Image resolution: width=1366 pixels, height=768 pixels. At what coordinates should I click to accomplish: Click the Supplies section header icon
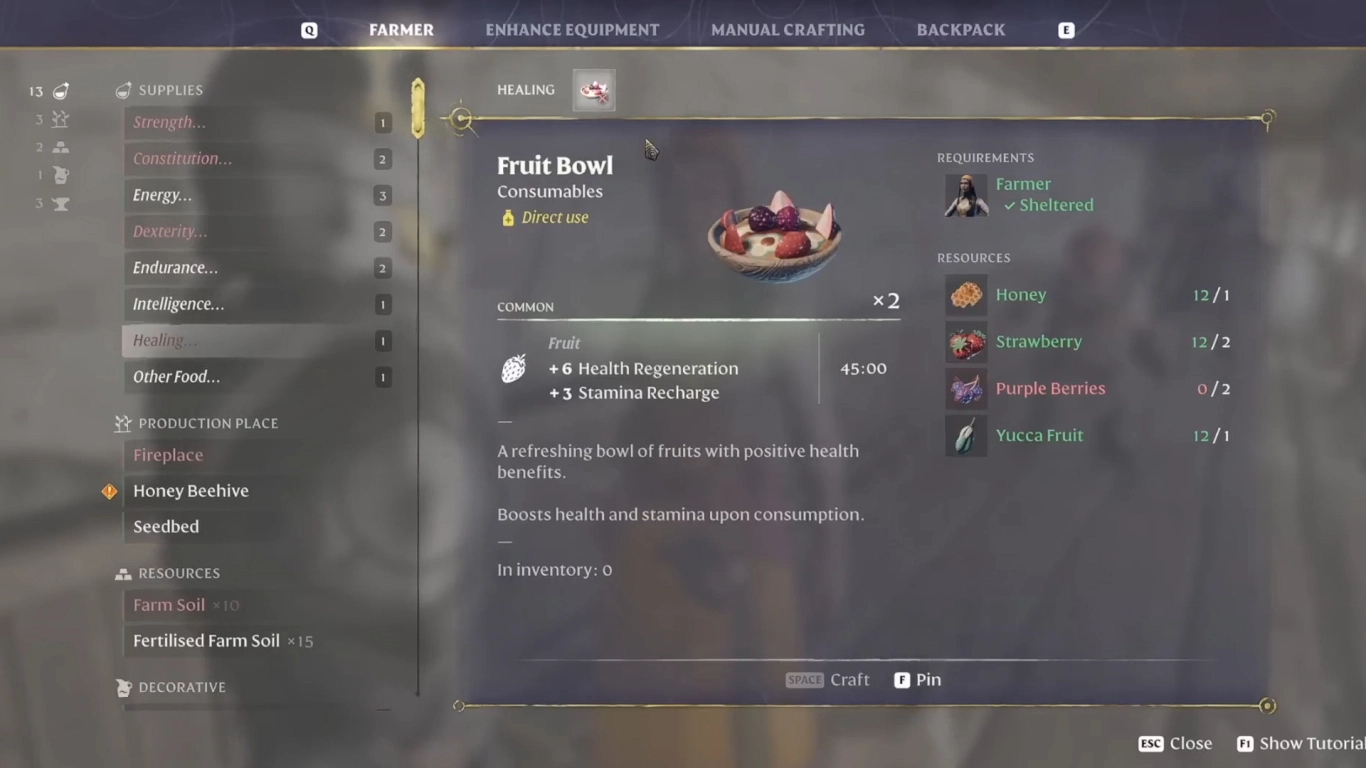pyautogui.click(x=123, y=90)
